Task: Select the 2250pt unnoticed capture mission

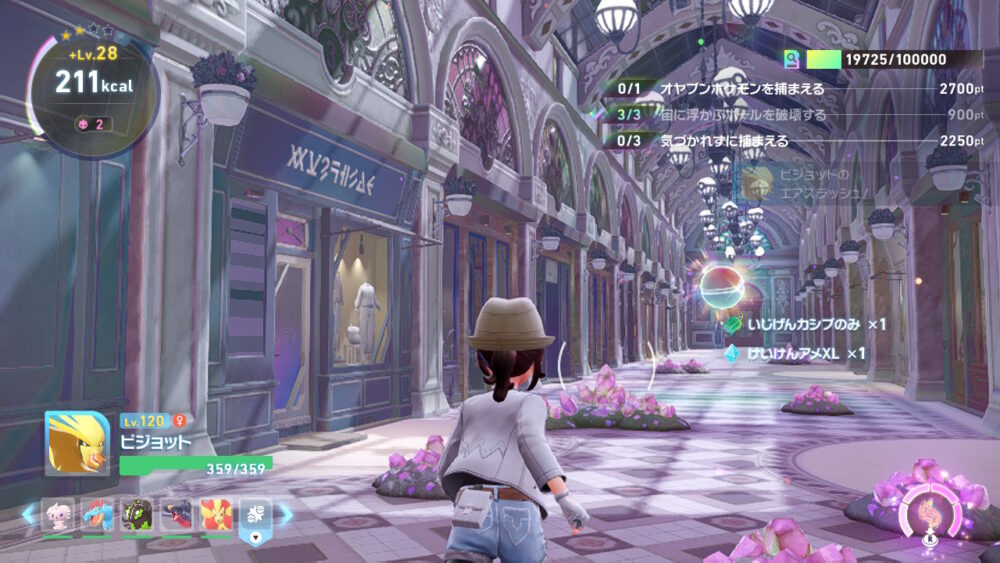Action: [x=790, y=141]
